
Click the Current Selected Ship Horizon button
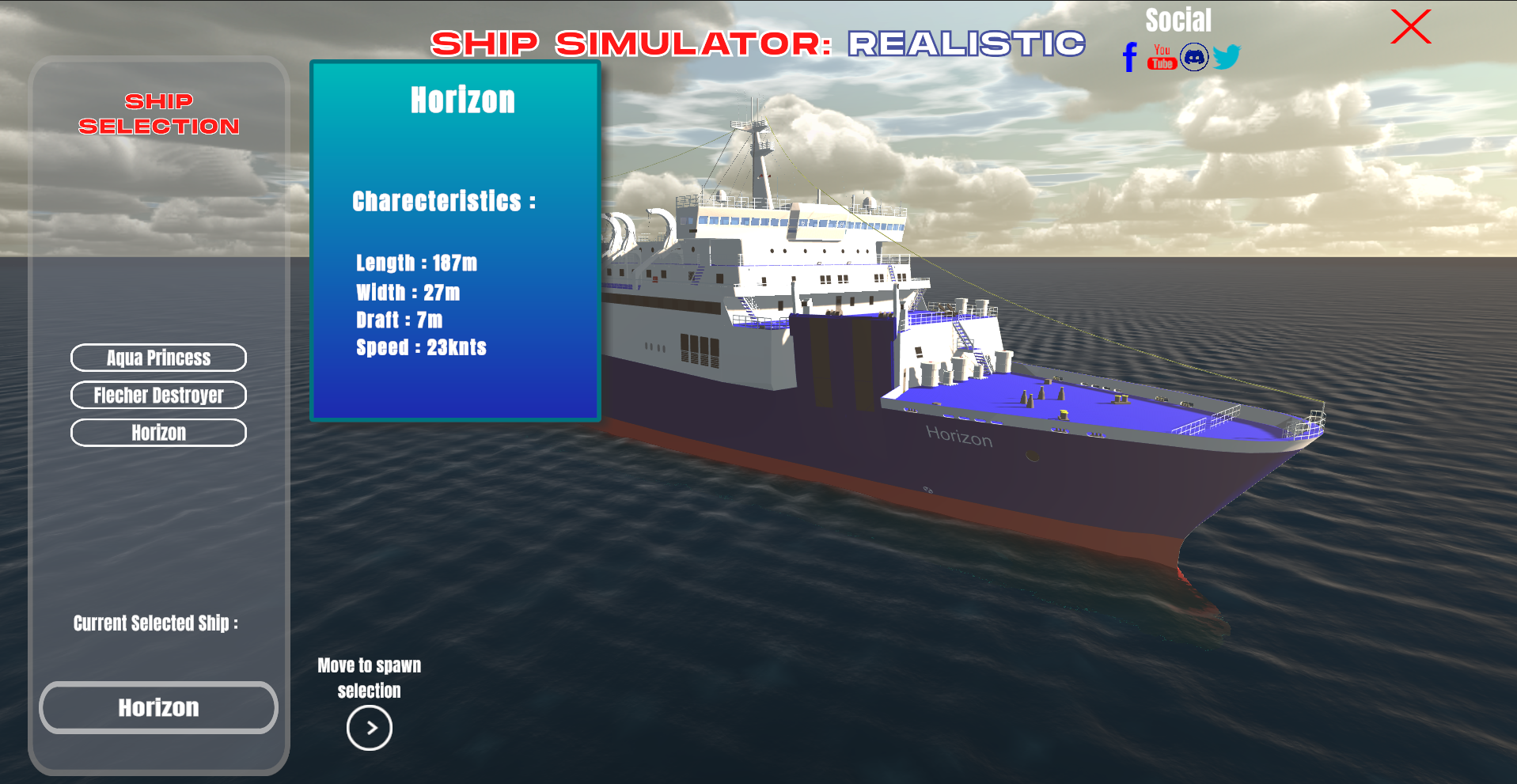pyautogui.click(x=157, y=707)
